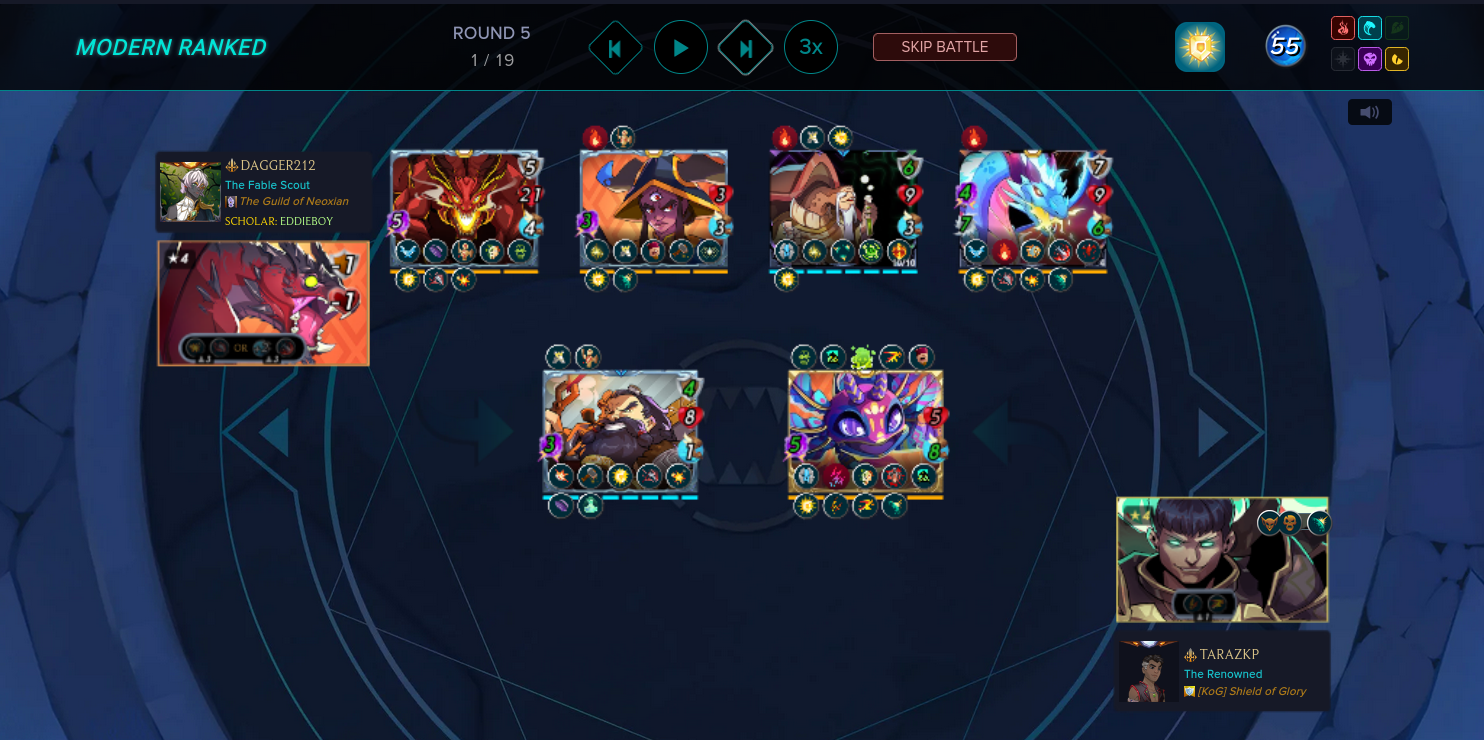The width and height of the screenshot is (1484, 740).
Task: Select the witch with hat monster card
Action: pyautogui.click(x=653, y=208)
